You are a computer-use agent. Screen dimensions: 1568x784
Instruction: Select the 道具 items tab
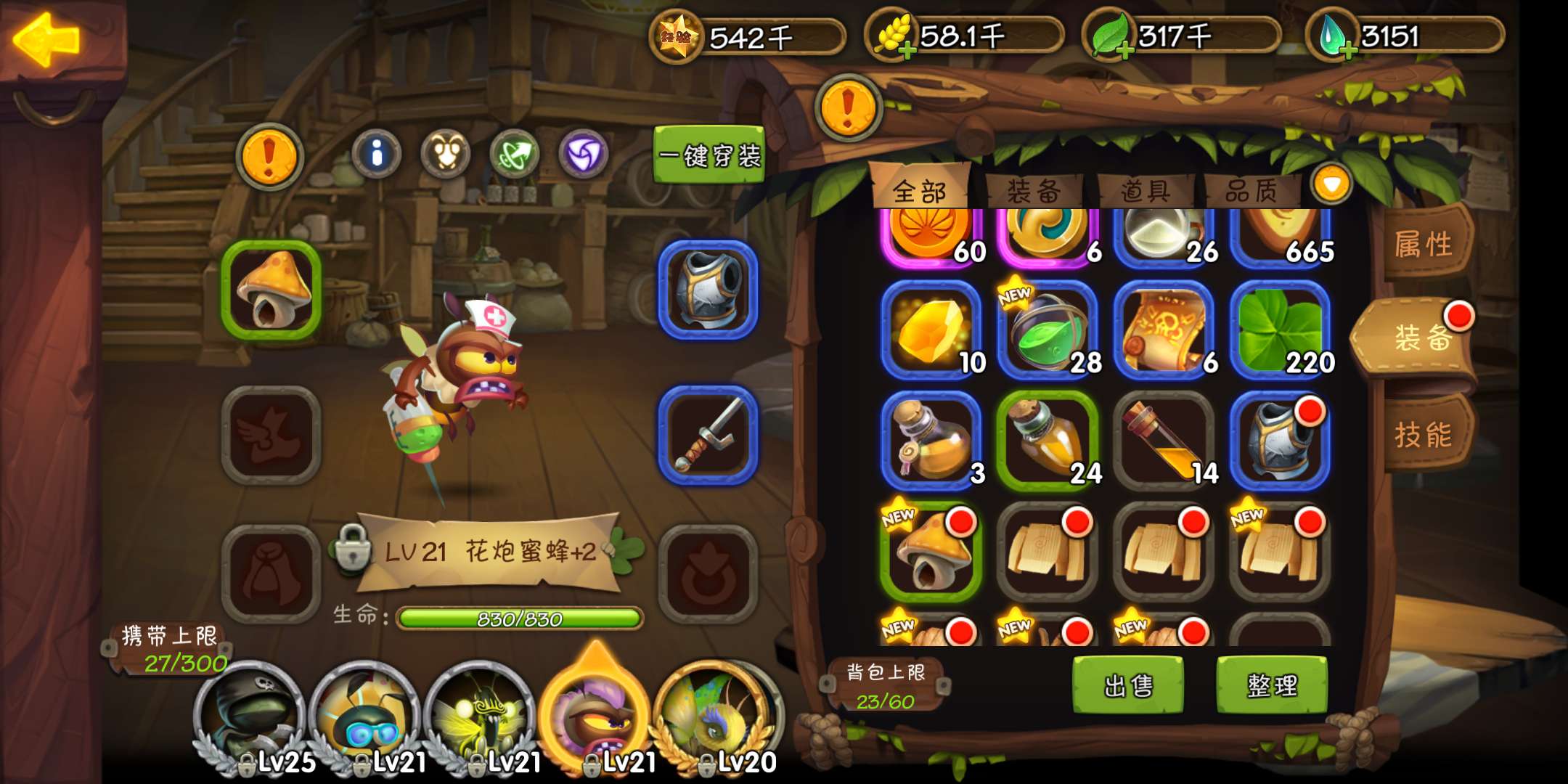(1145, 192)
